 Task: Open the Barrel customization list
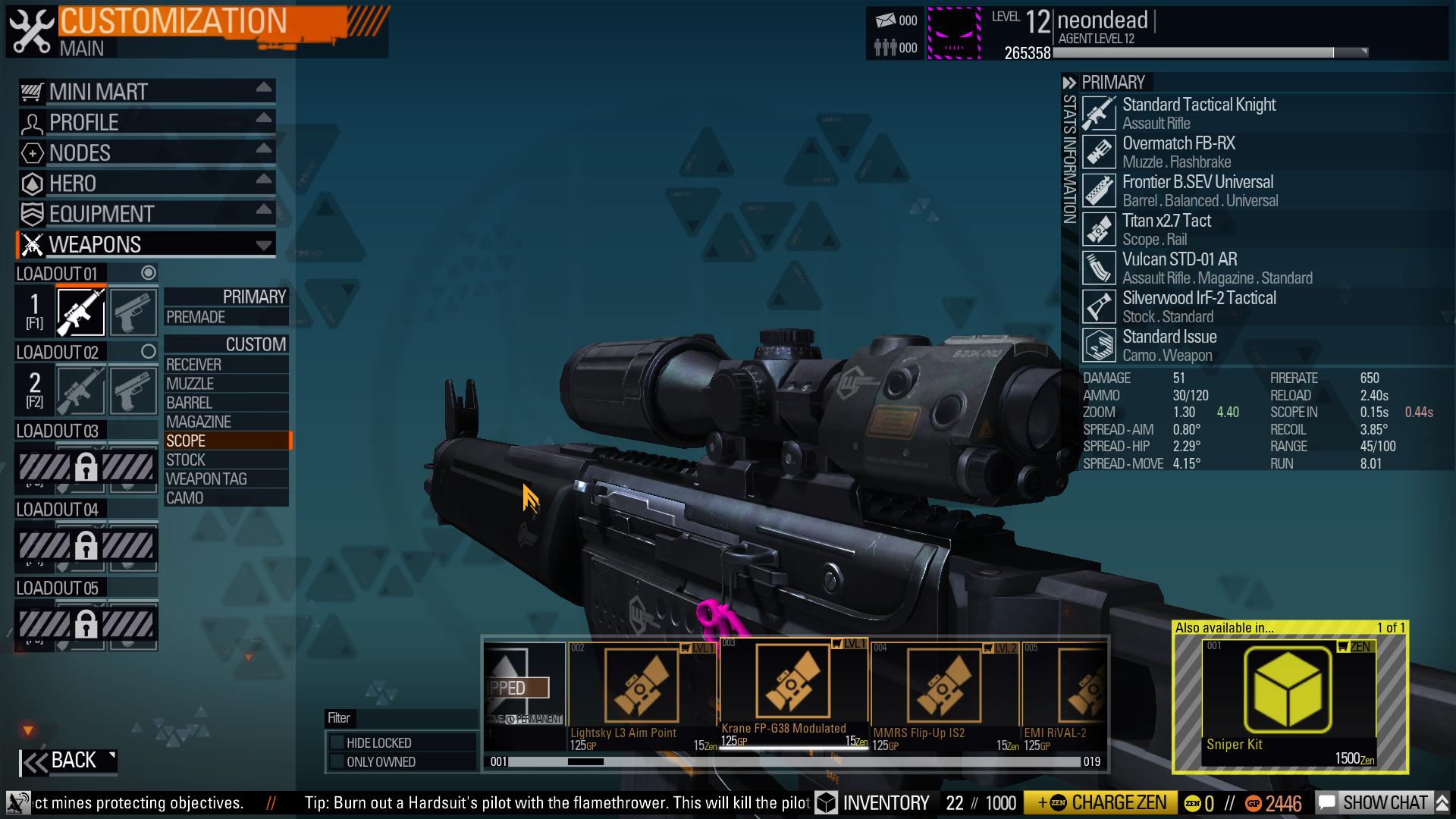click(x=226, y=403)
